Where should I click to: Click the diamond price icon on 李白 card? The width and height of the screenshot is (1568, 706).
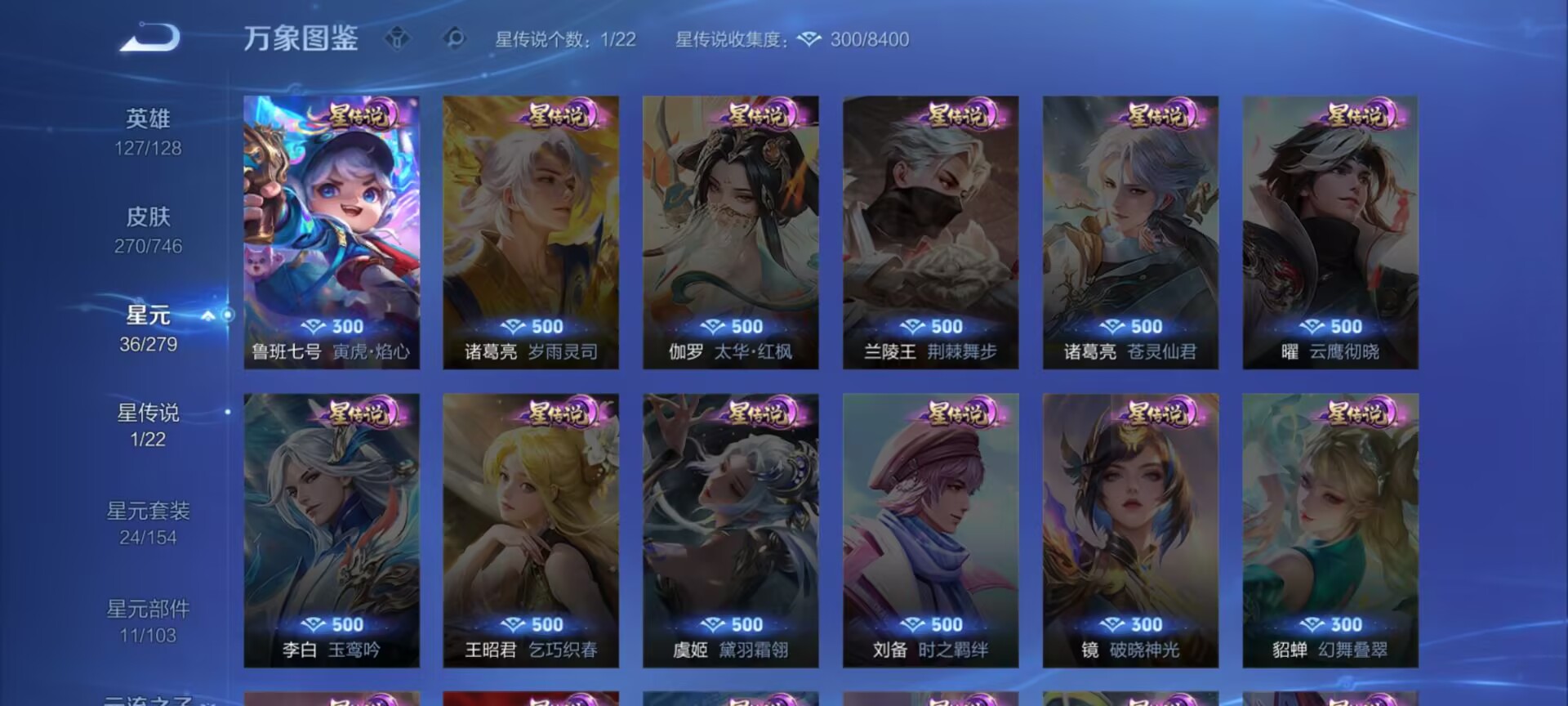[x=314, y=623]
